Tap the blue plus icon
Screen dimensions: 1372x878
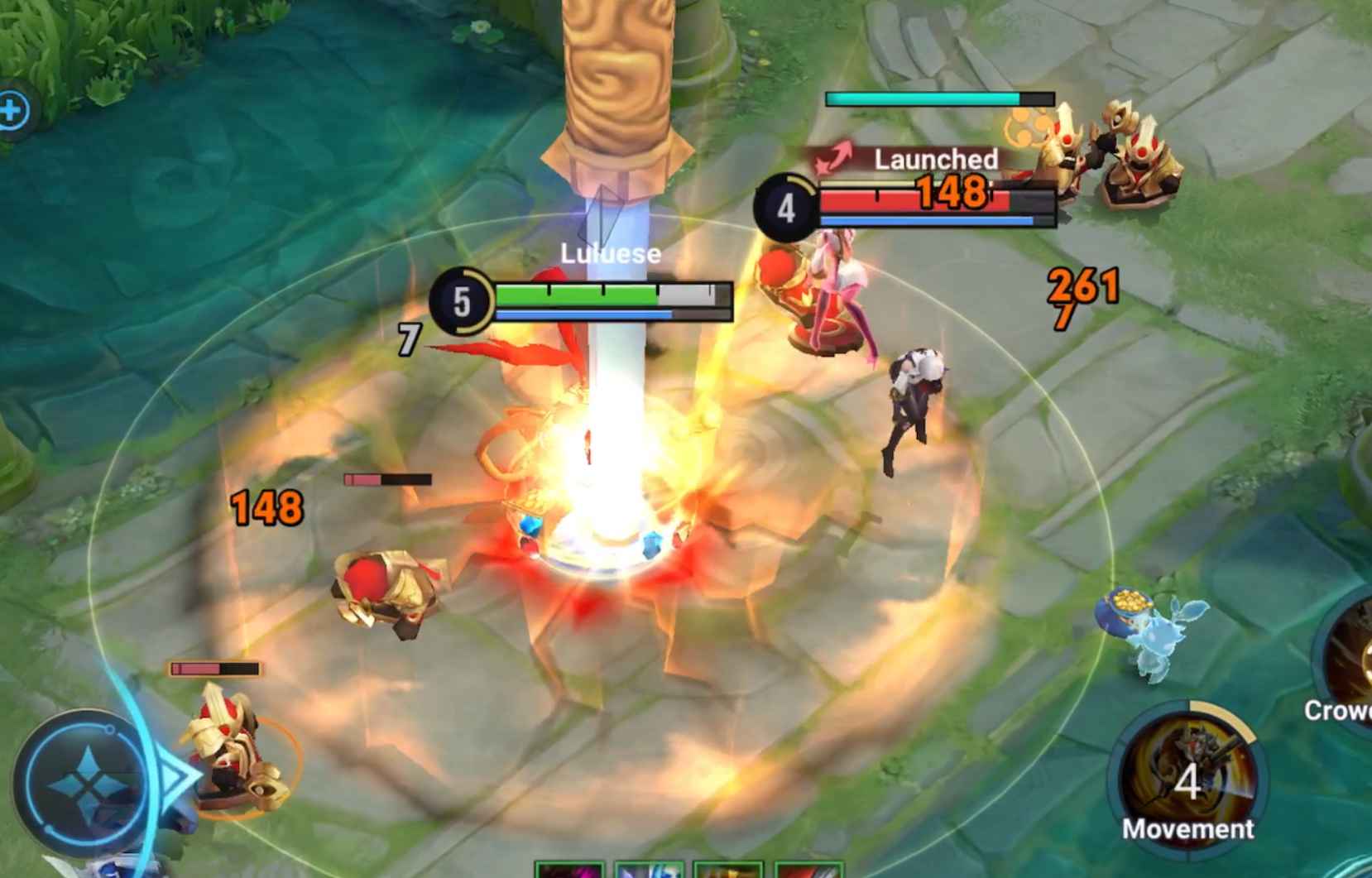(x=12, y=110)
